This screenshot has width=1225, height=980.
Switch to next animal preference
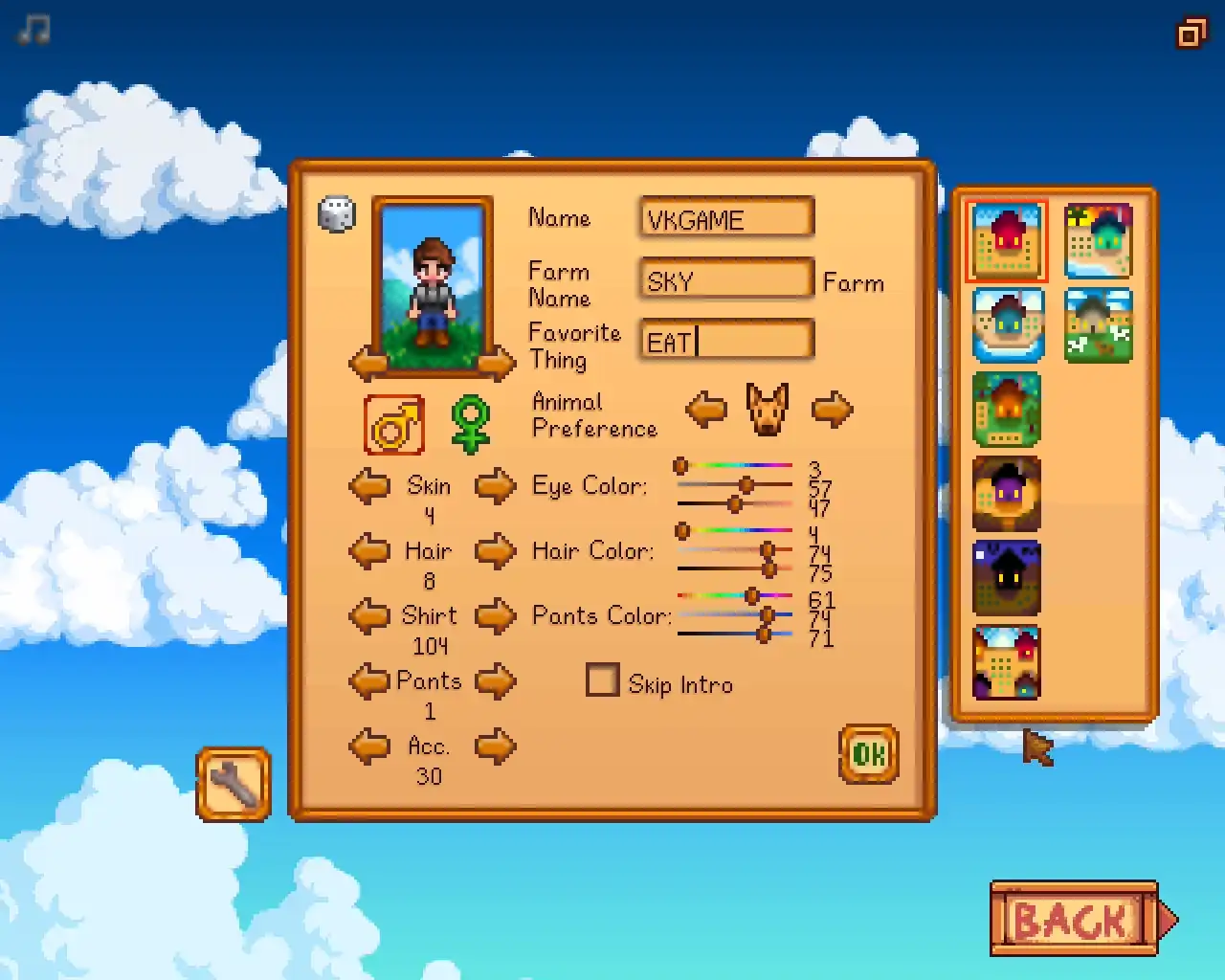(832, 410)
